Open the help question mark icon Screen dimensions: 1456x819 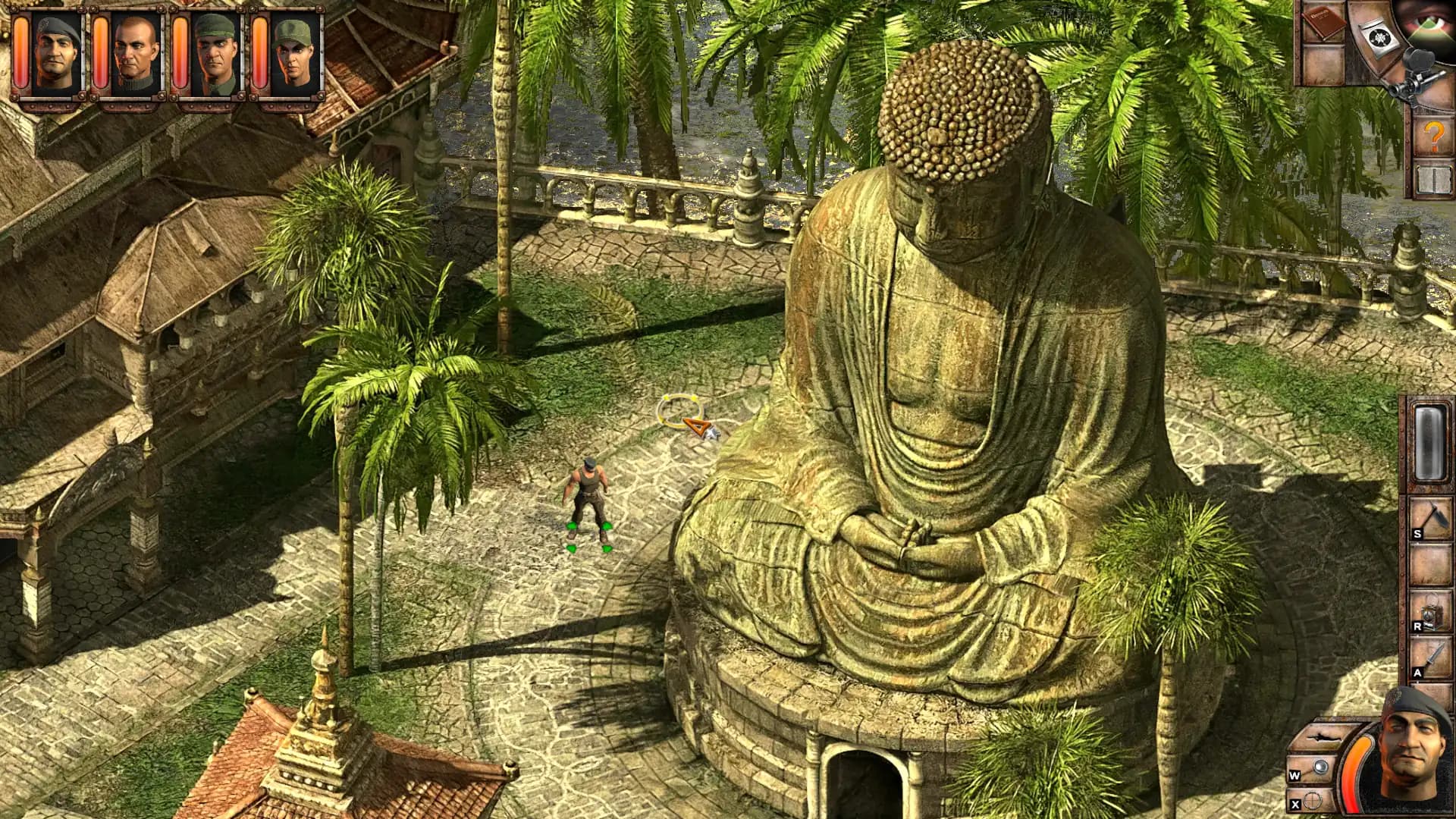1433,135
